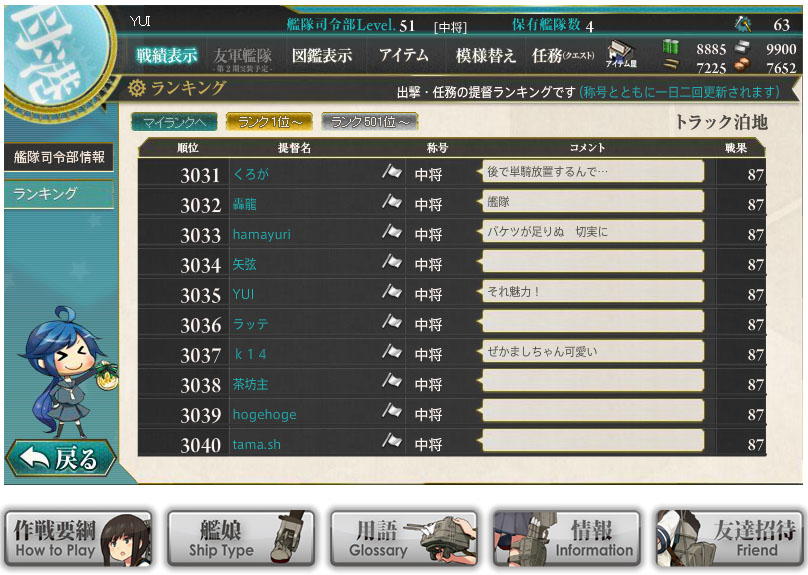Open the 任務(クエスト) tab
Image resolution: width=808 pixels, height=575 pixels.
coord(562,55)
